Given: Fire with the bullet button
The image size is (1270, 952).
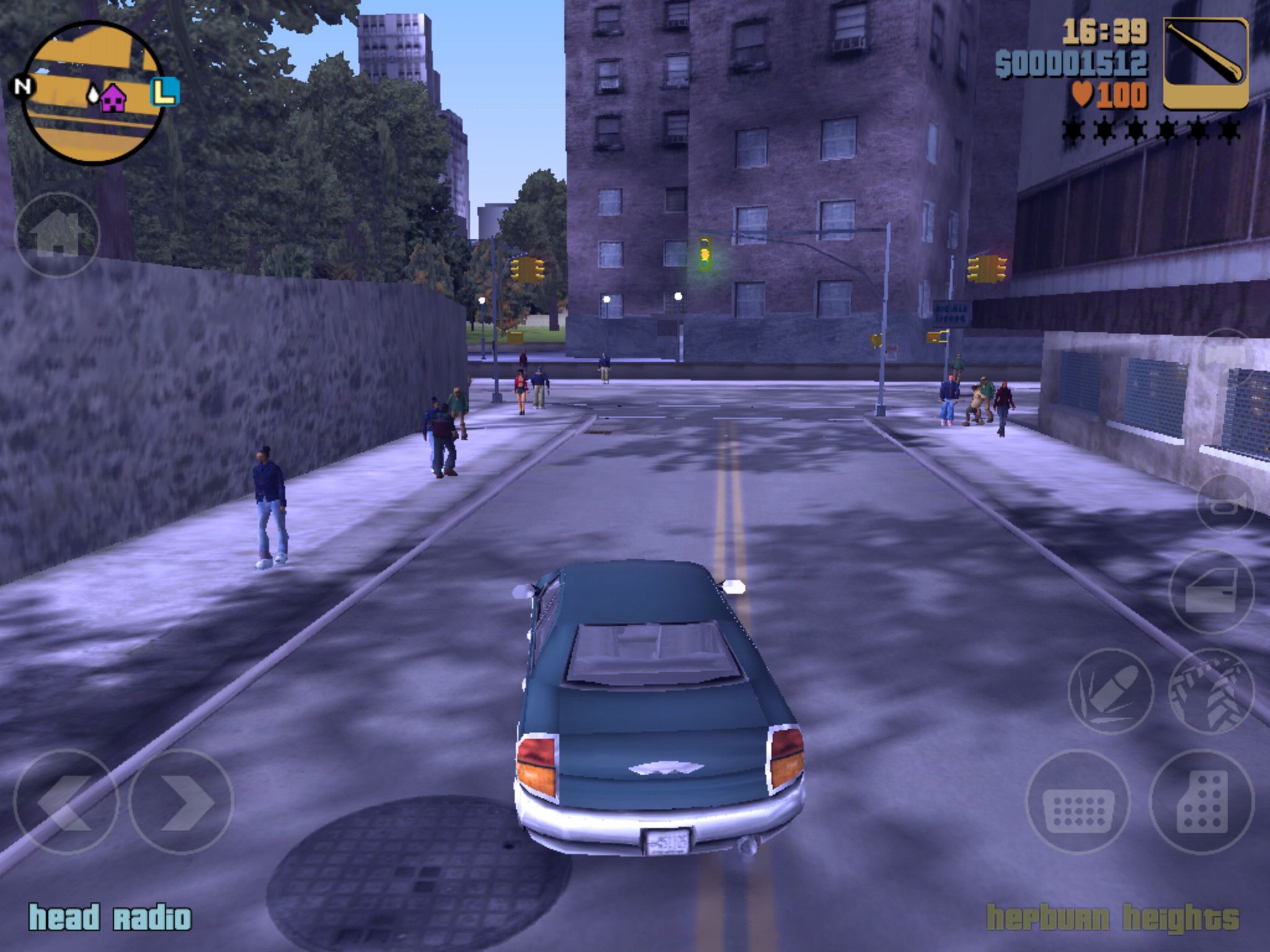Looking at the screenshot, I should pos(1111,691).
